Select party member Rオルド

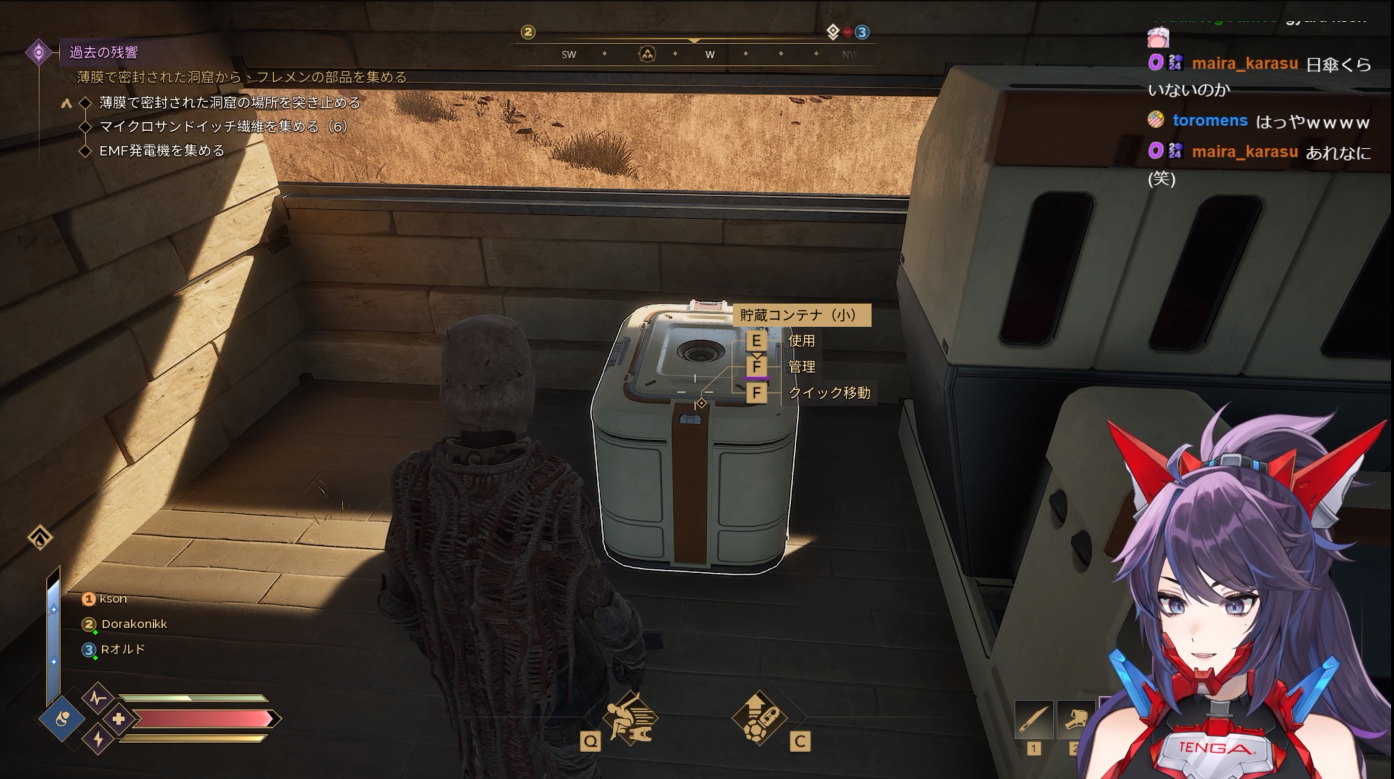[122, 649]
